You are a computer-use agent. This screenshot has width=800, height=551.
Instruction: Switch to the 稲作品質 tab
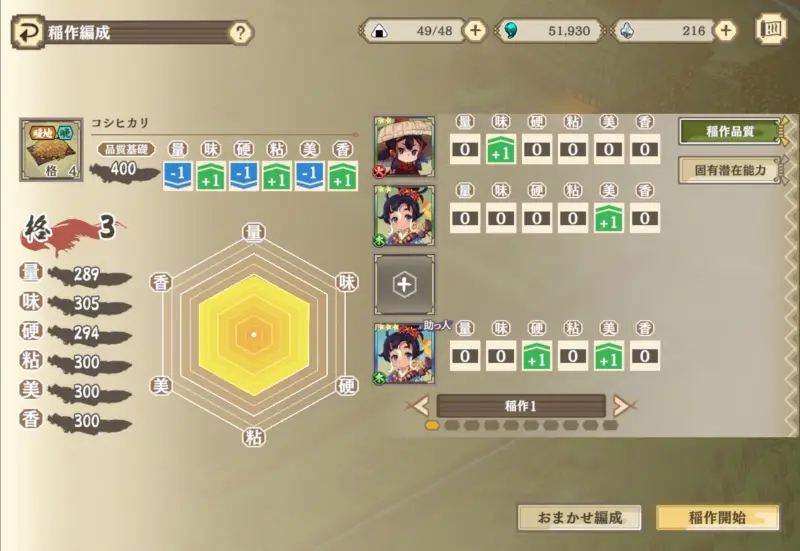[x=729, y=131]
